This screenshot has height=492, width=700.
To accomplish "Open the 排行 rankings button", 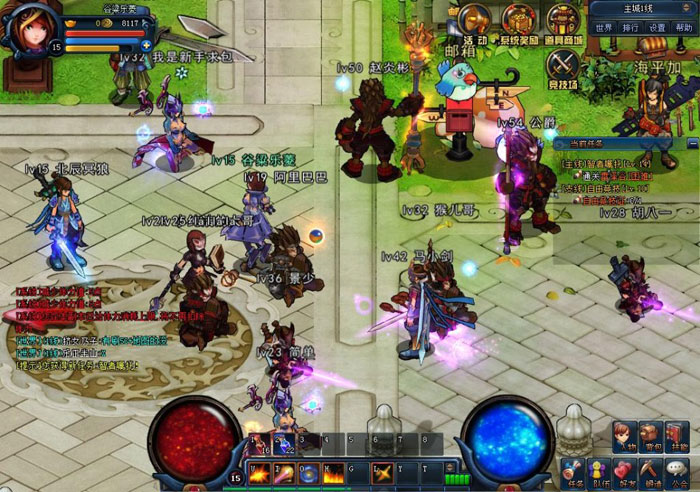I will 630,28.
